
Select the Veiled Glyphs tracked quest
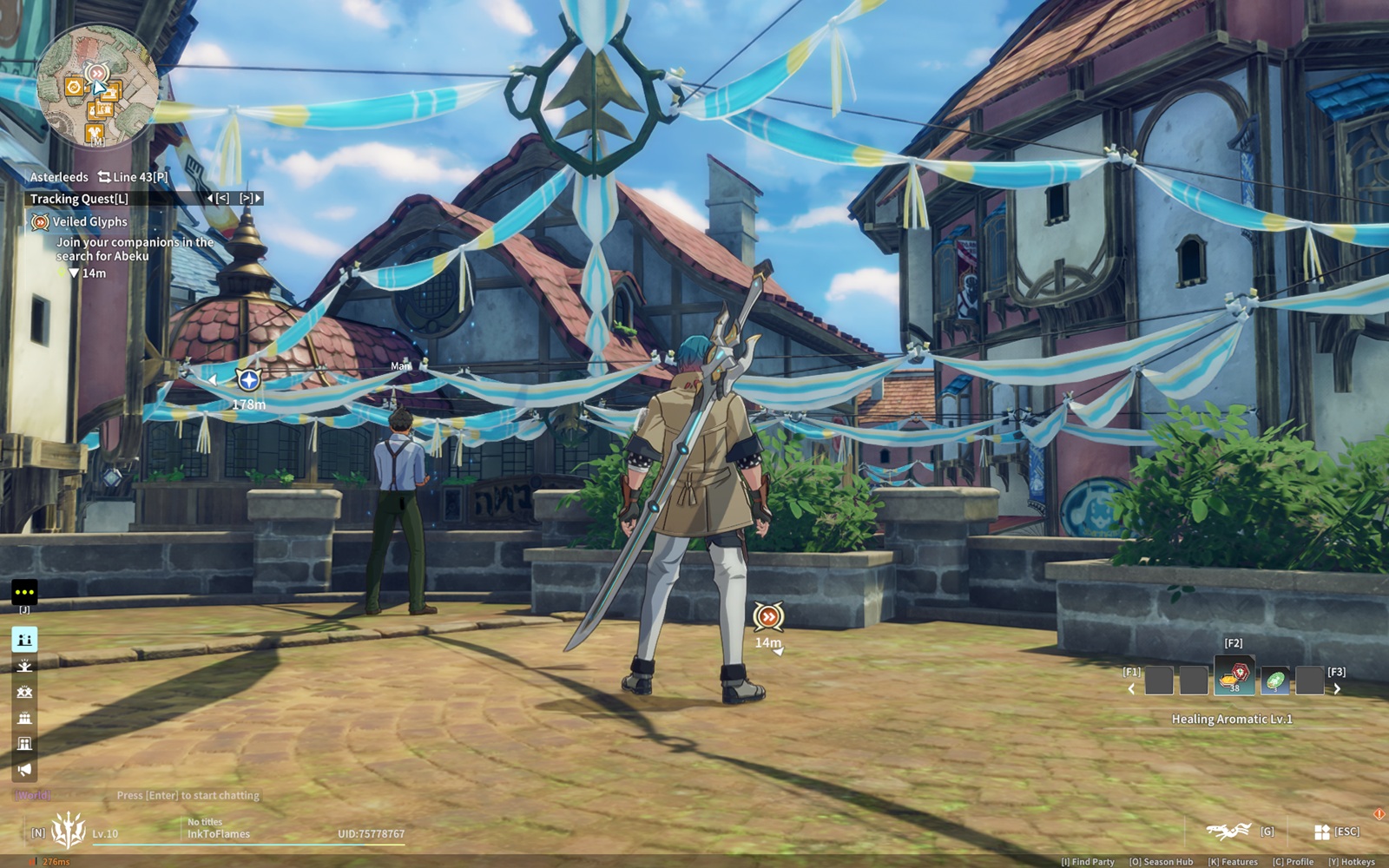click(x=89, y=222)
